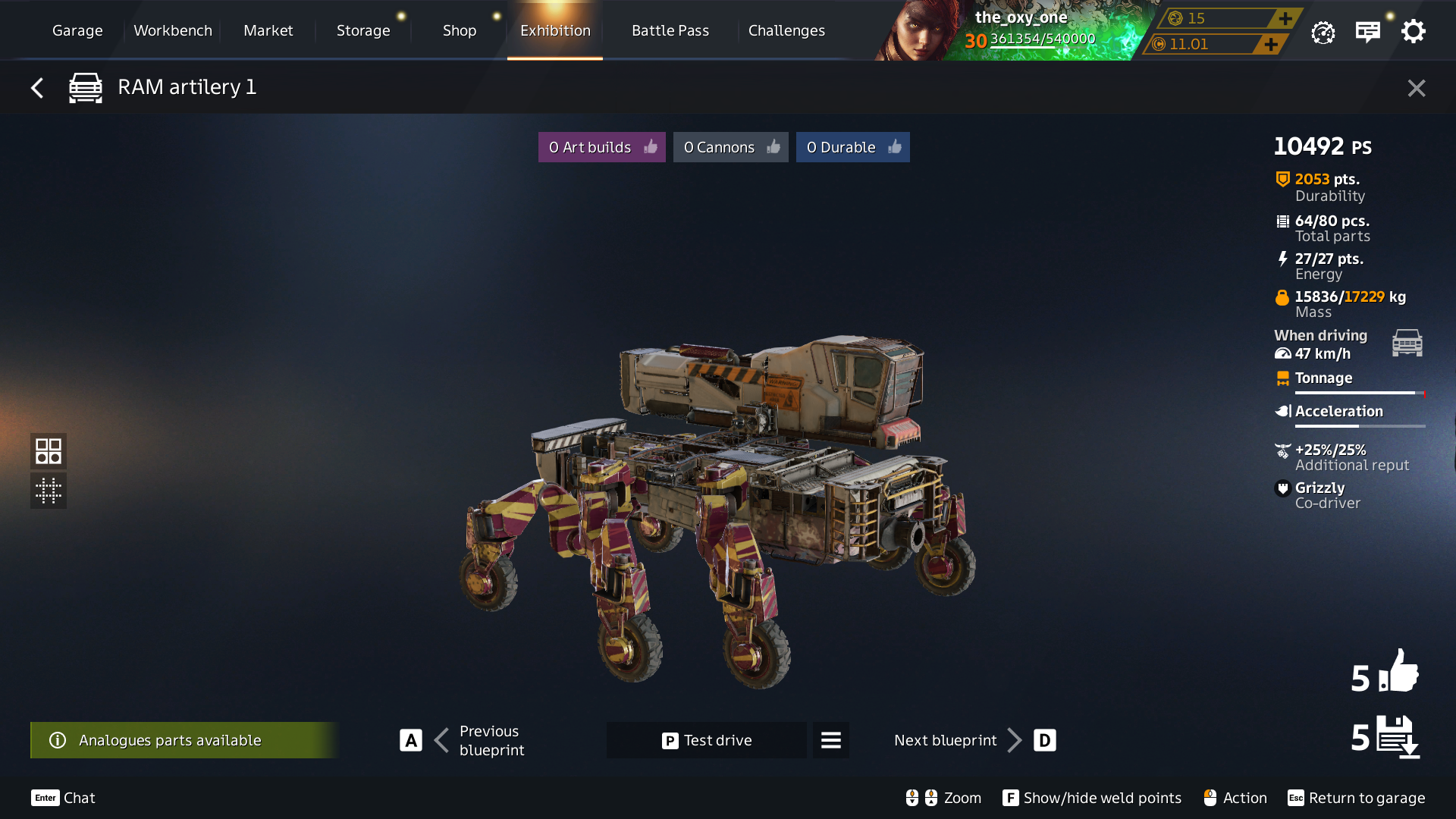Close the blueprint view with the X
This screenshot has width=1456, height=819.
click(x=1416, y=88)
